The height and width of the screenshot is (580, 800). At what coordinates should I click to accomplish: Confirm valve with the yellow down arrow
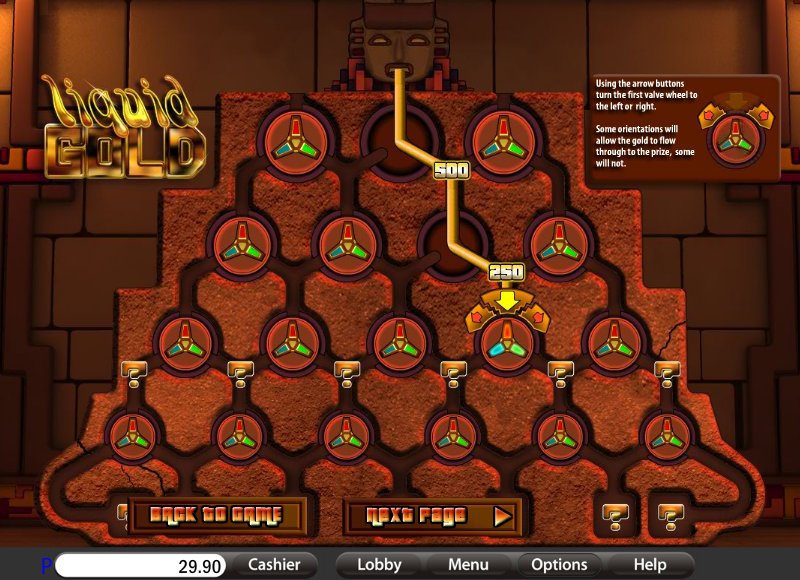(508, 299)
